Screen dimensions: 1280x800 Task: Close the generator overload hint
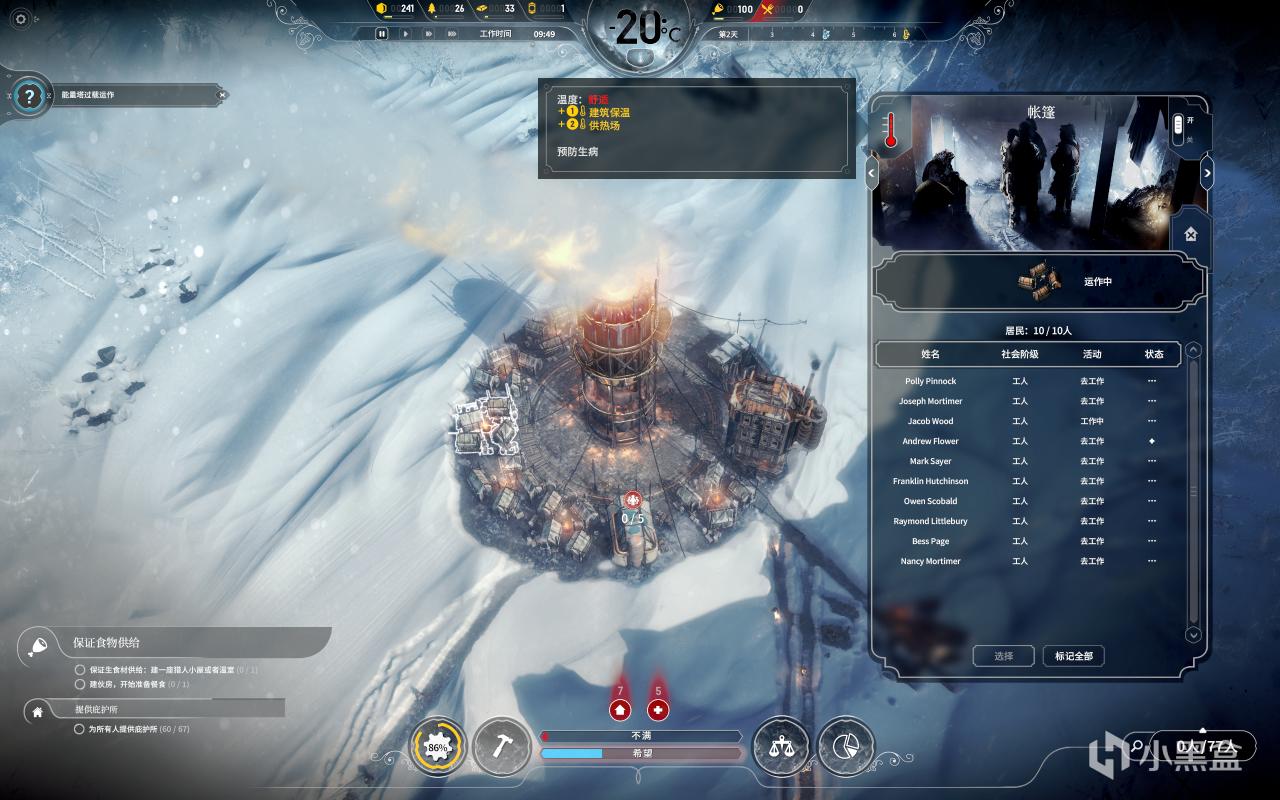coord(222,95)
